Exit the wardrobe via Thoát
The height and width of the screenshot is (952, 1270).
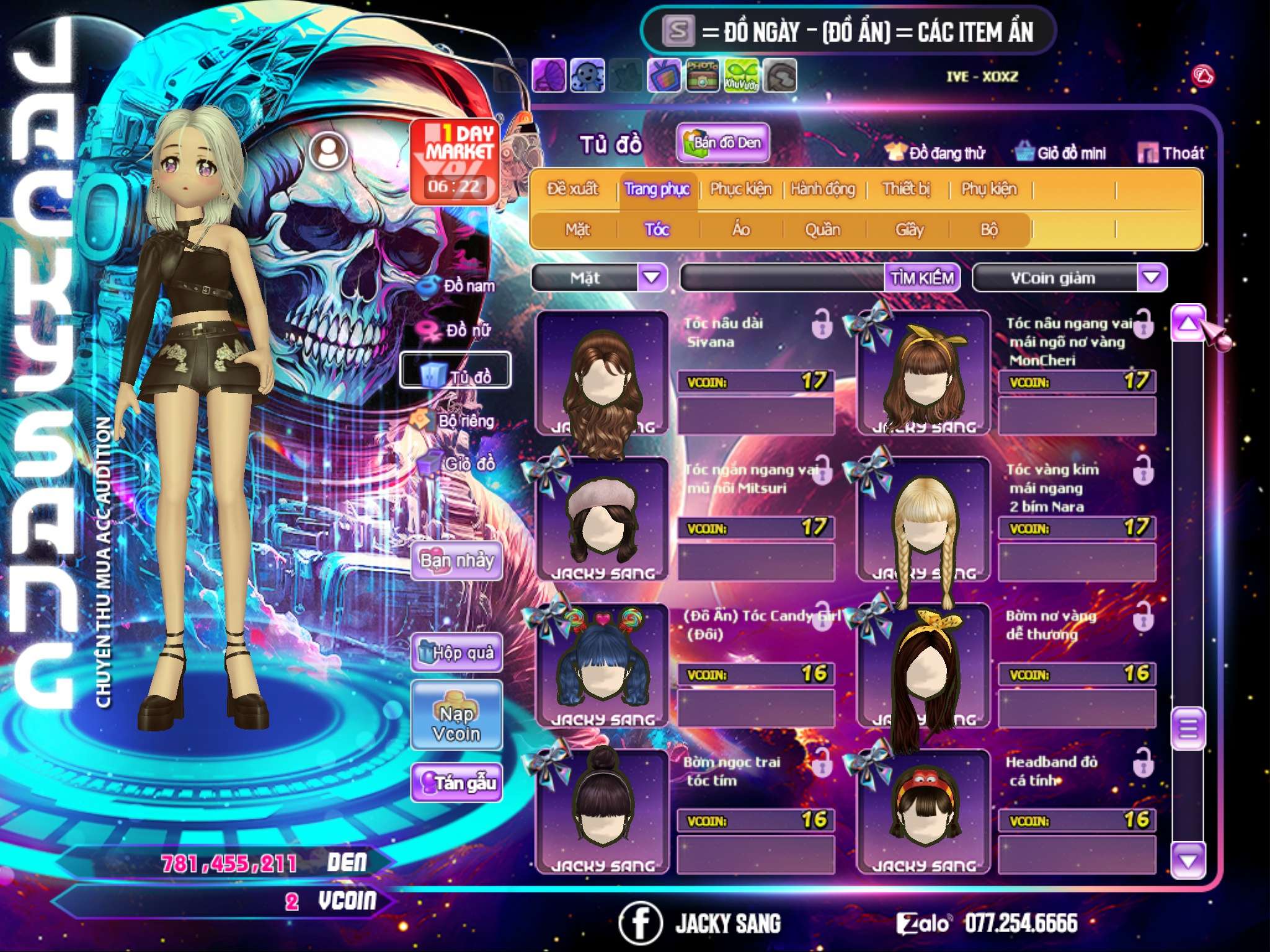coord(1171,153)
